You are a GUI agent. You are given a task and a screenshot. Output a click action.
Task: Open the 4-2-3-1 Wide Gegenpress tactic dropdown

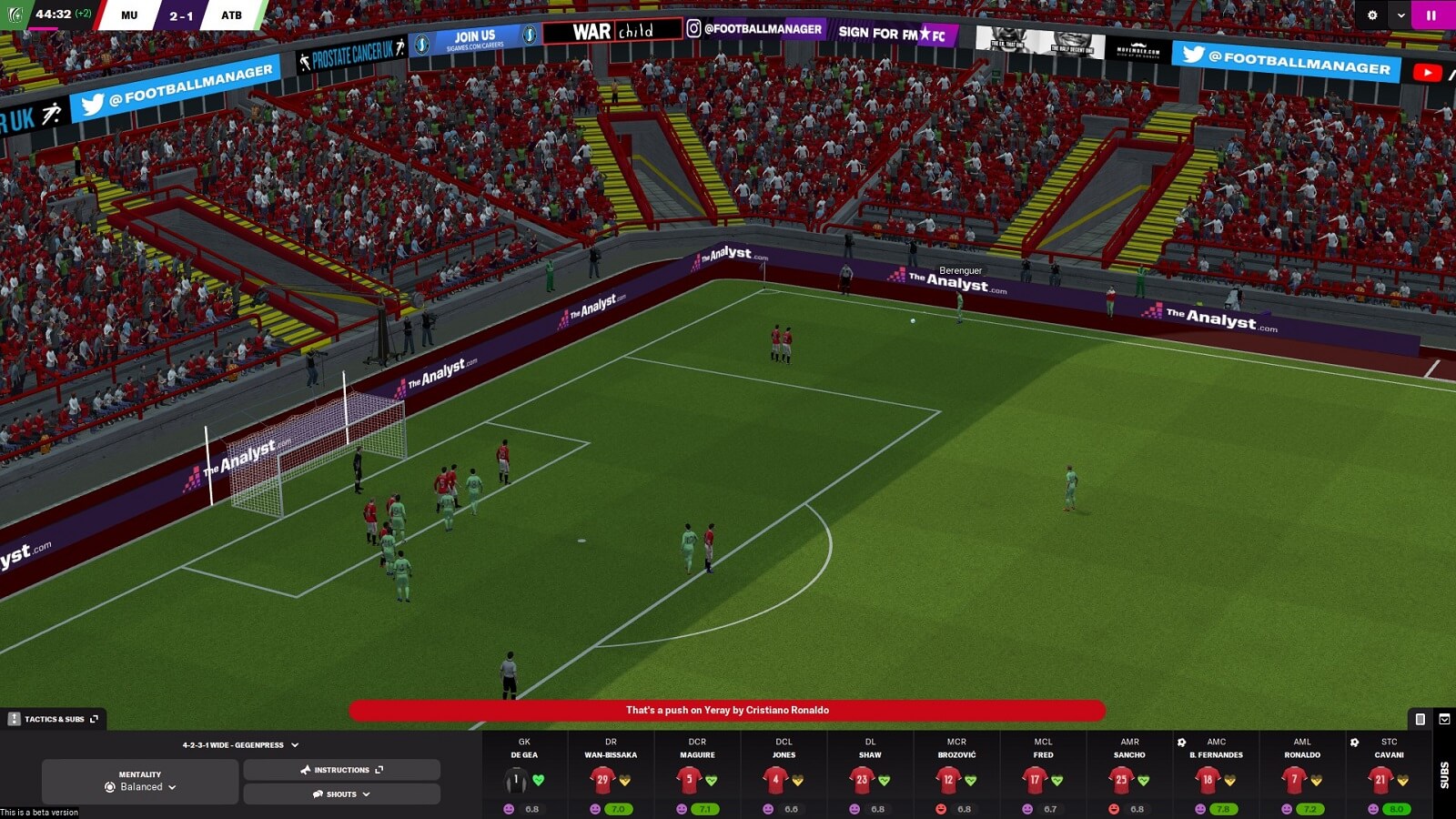[240, 744]
